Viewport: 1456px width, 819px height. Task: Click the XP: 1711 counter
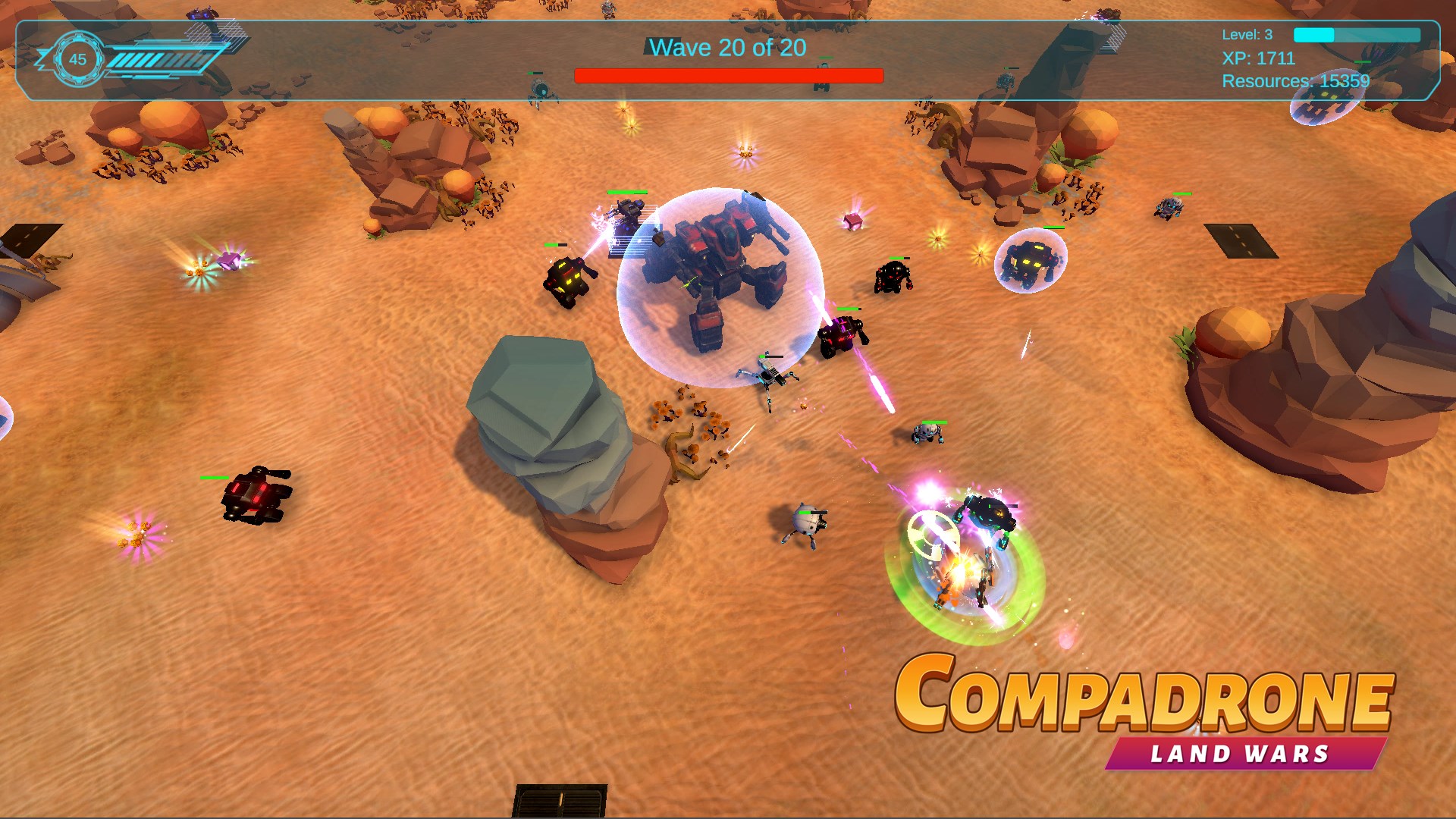pos(1257,59)
